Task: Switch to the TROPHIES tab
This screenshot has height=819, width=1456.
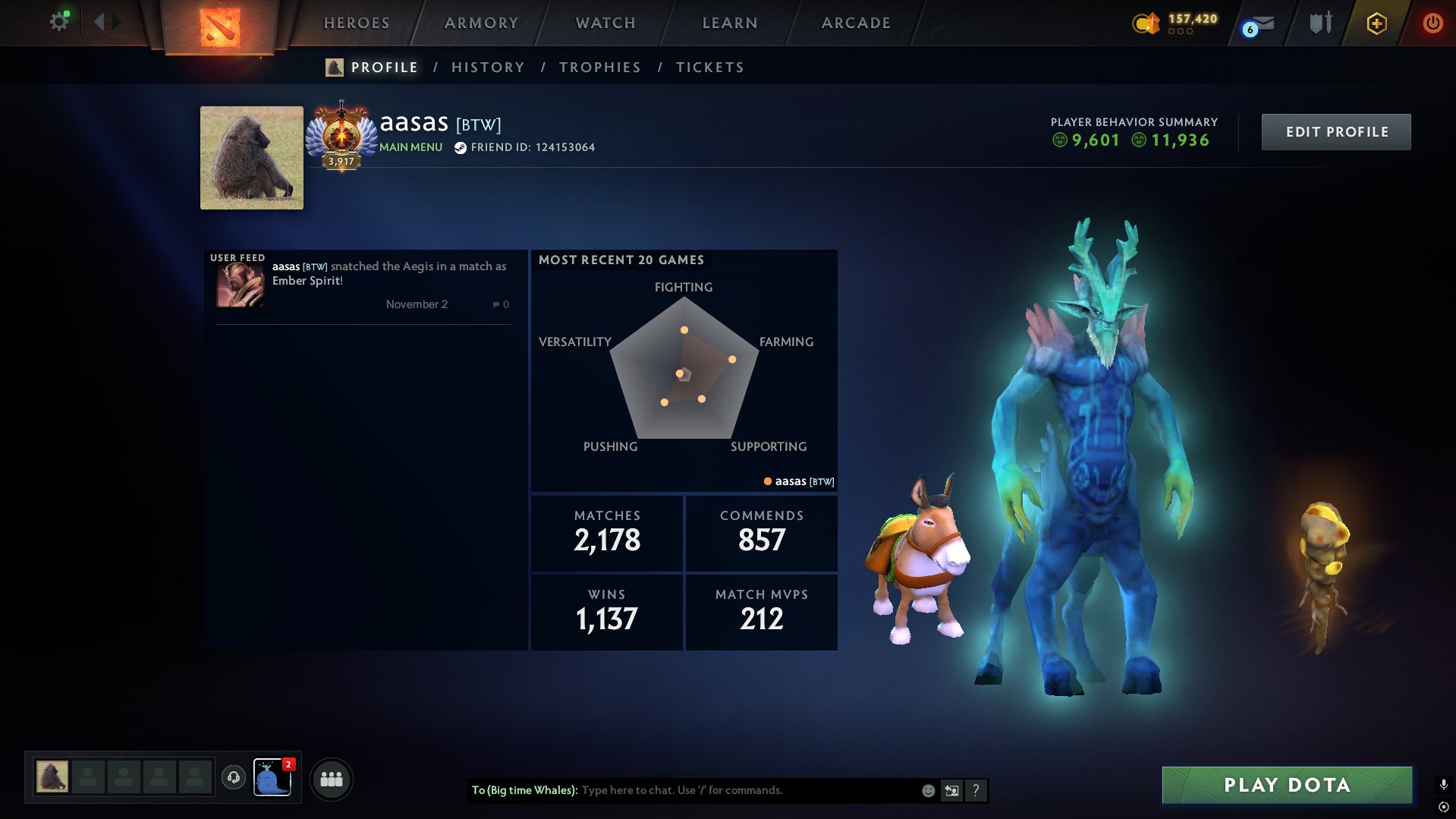Action: pos(599,67)
